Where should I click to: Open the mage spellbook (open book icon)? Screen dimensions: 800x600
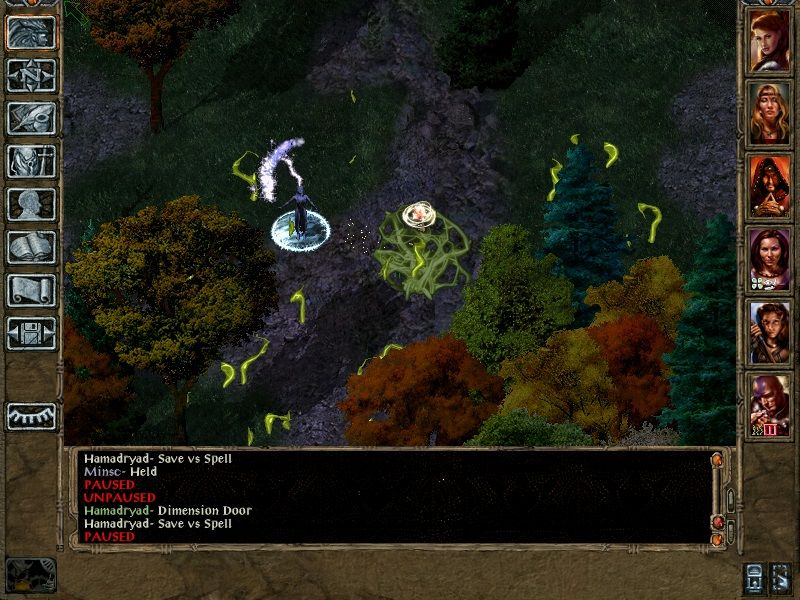tap(31, 247)
